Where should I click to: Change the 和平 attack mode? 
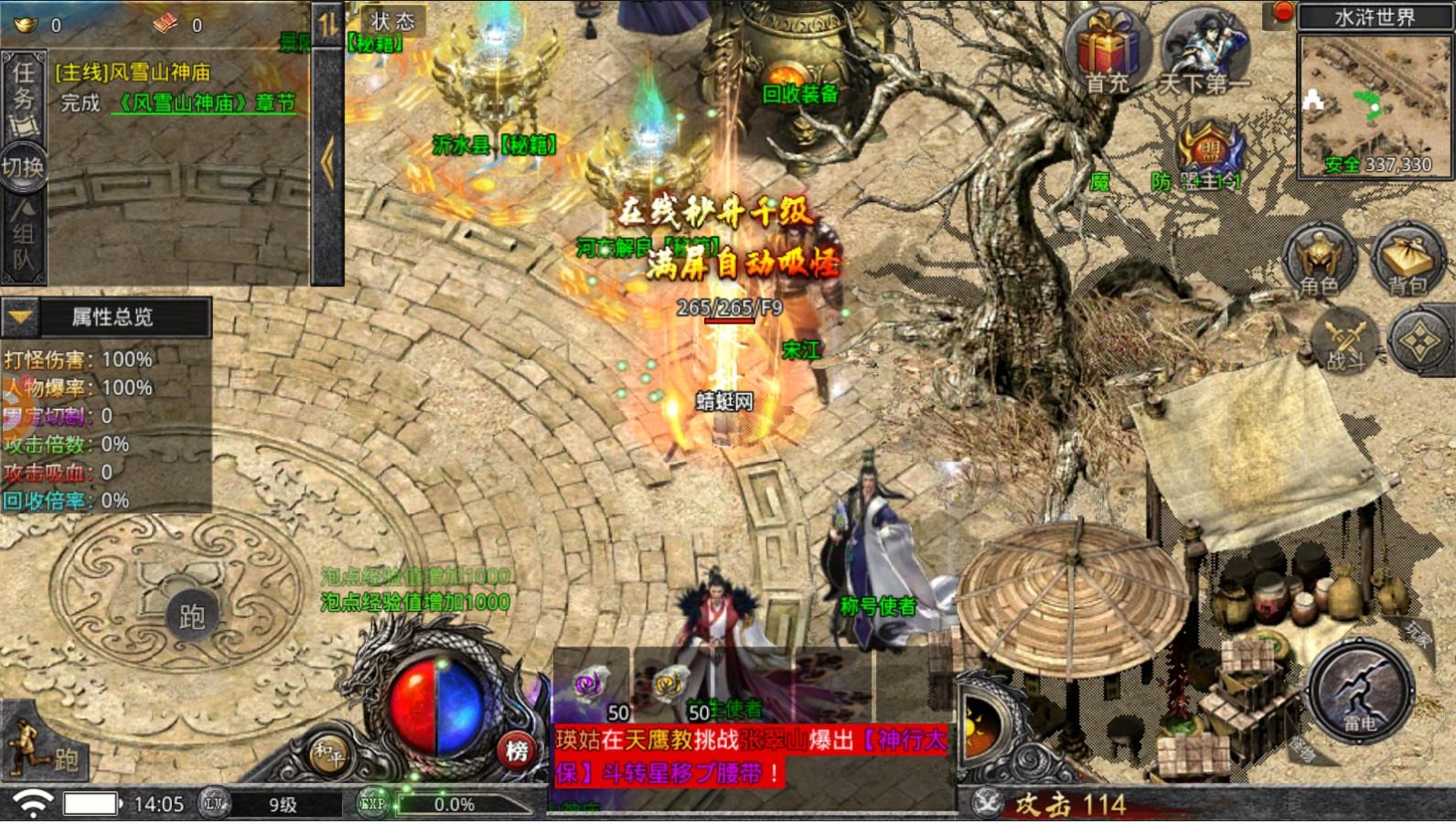(328, 754)
